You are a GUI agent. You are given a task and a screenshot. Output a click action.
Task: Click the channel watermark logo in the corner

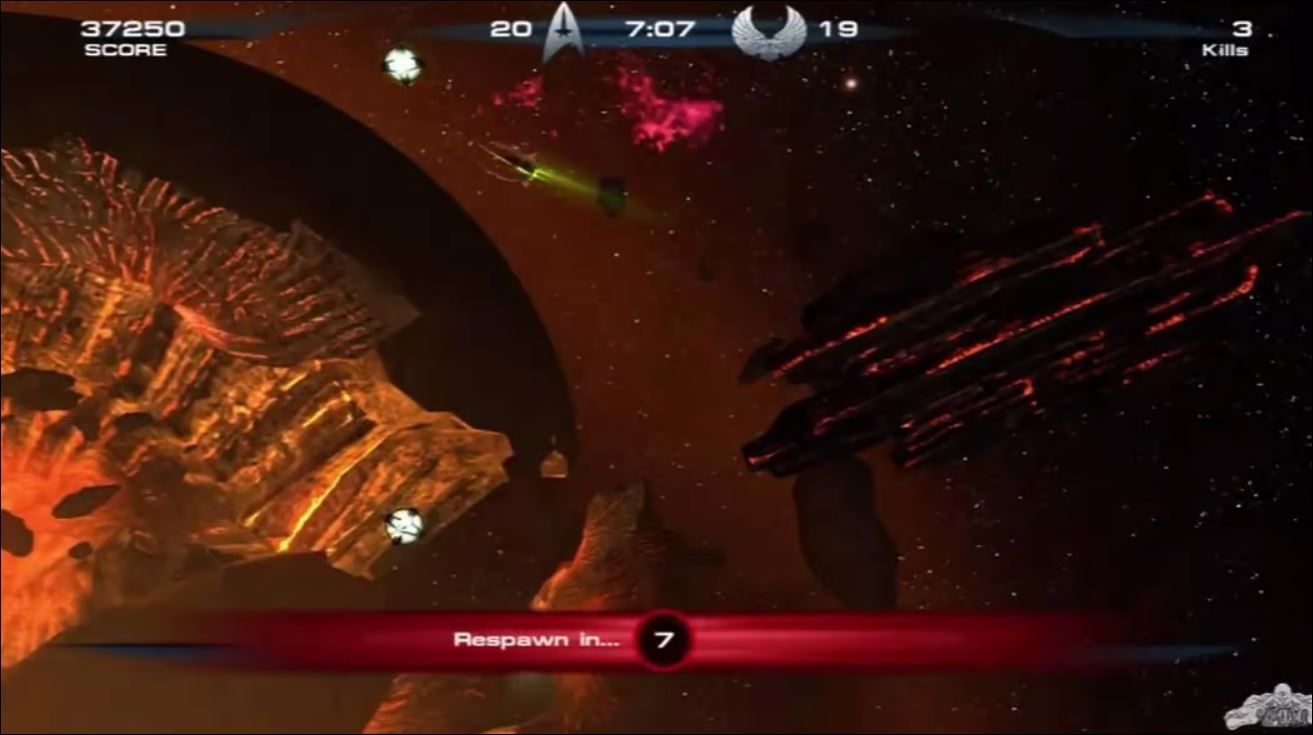pyautogui.click(x=1262, y=705)
